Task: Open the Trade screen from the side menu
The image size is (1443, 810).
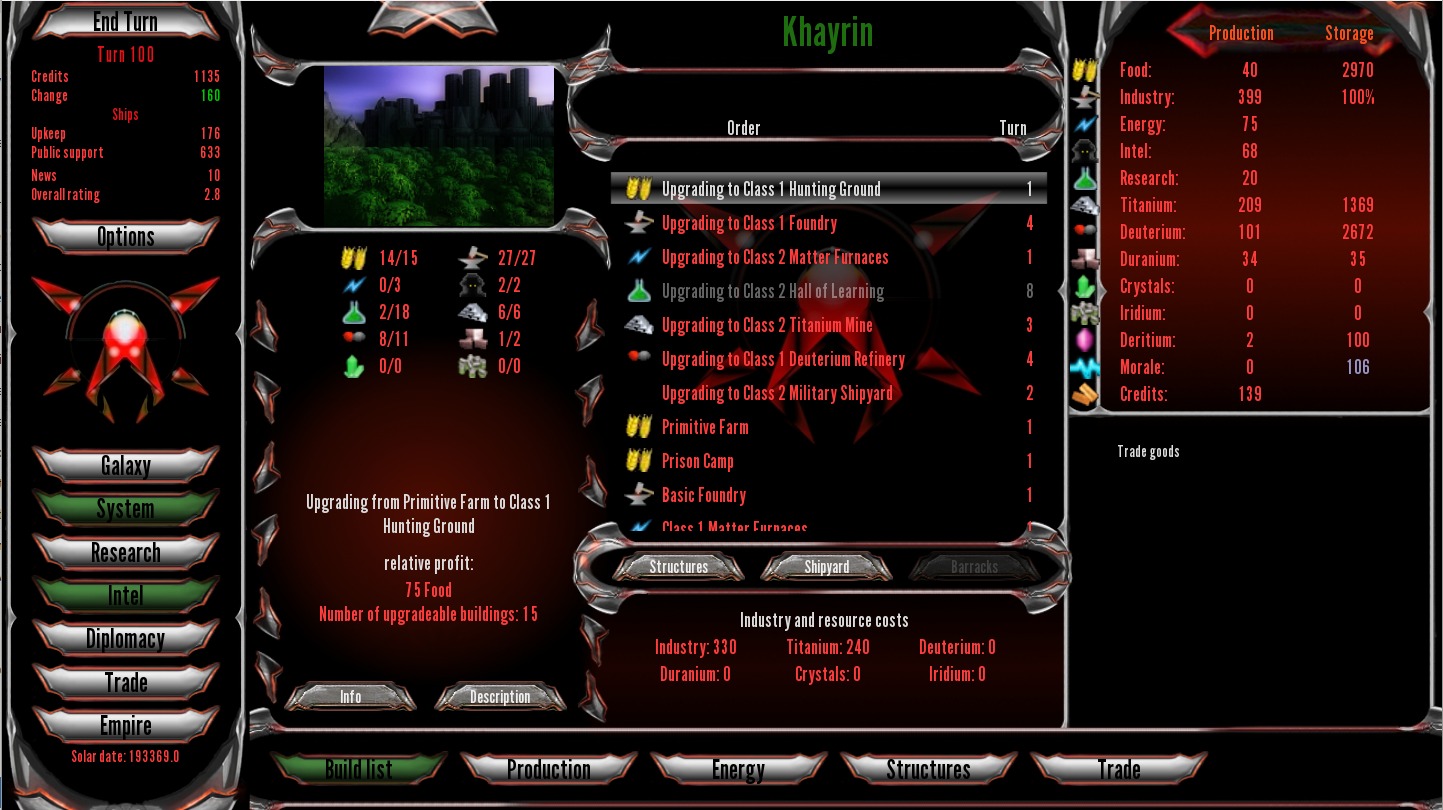Action: pyautogui.click(x=125, y=683)
